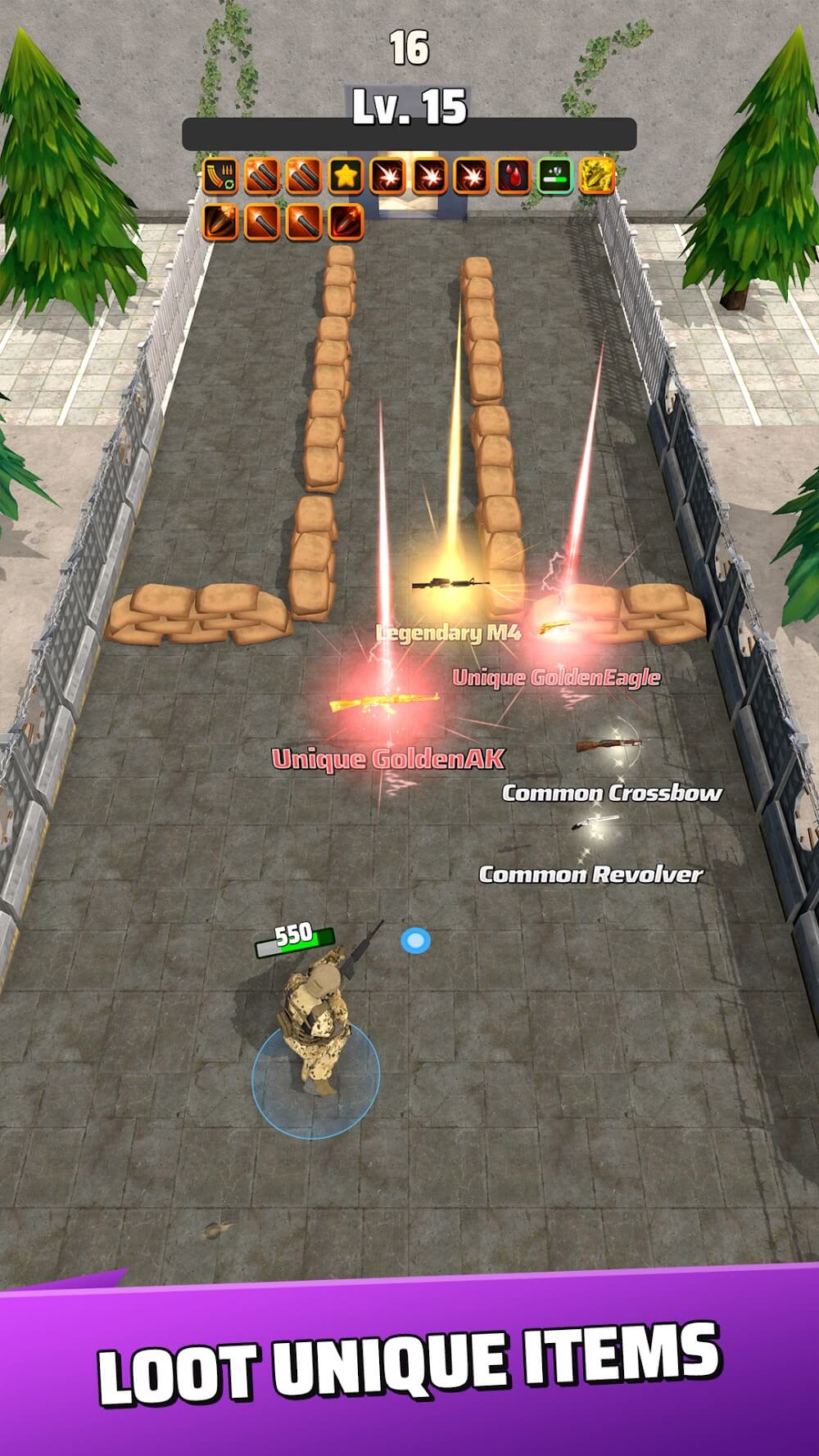Screen dimensions: 819x1456
Task: Click the dark bullet perk icon
Action: pos(219,221)
